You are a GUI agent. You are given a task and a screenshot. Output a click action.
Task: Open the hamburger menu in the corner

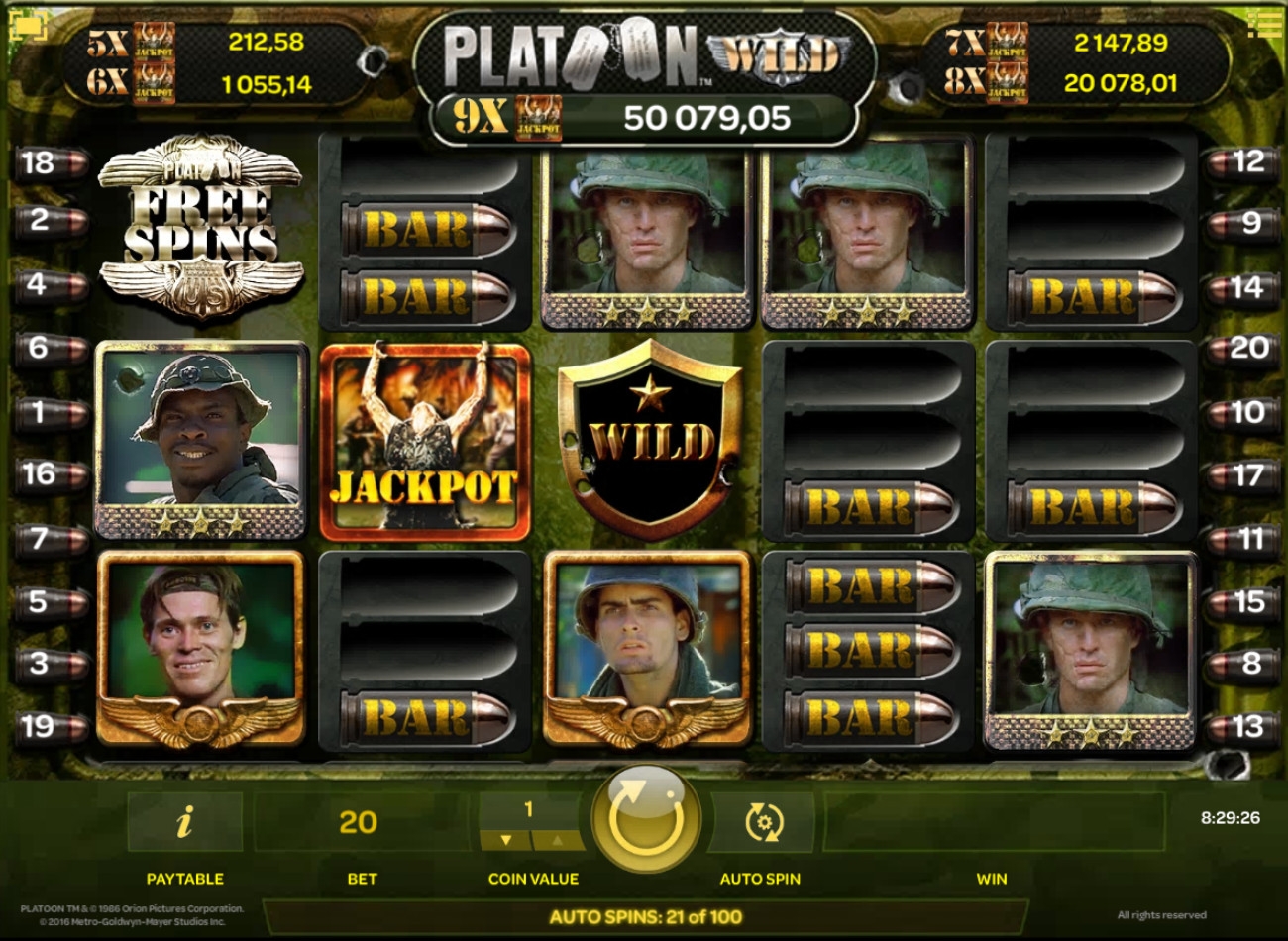tap(1263, 25)
